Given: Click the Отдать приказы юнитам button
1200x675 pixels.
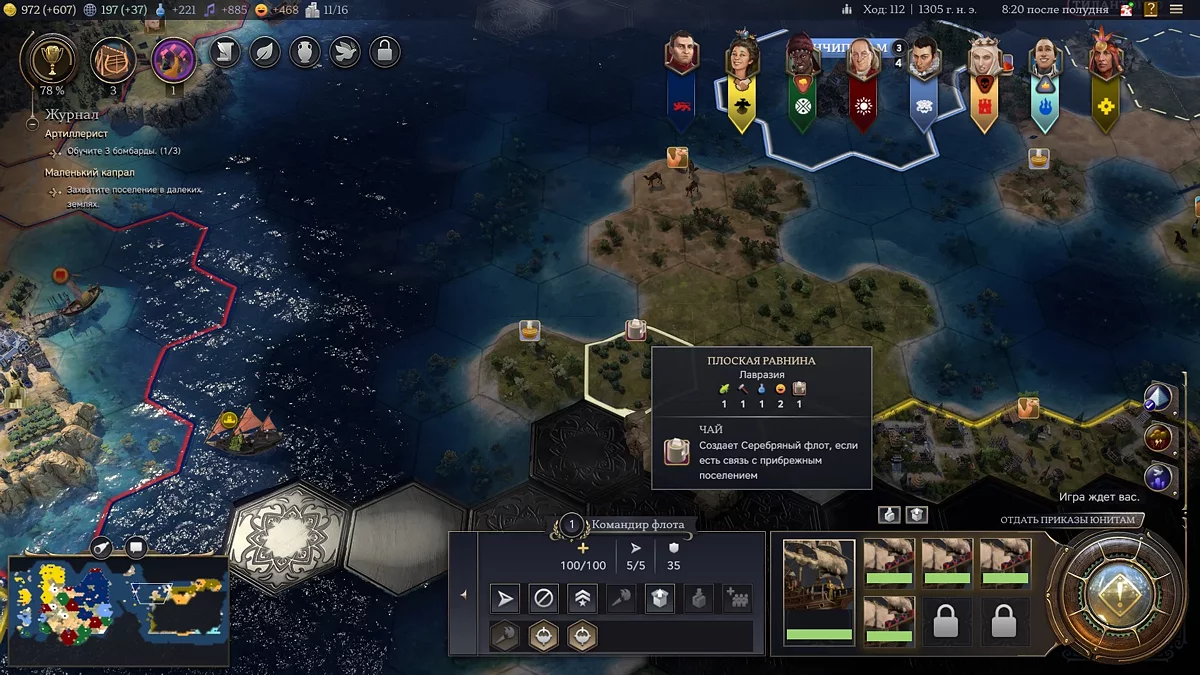Looking at the screenshot, I should [1068, 520].
